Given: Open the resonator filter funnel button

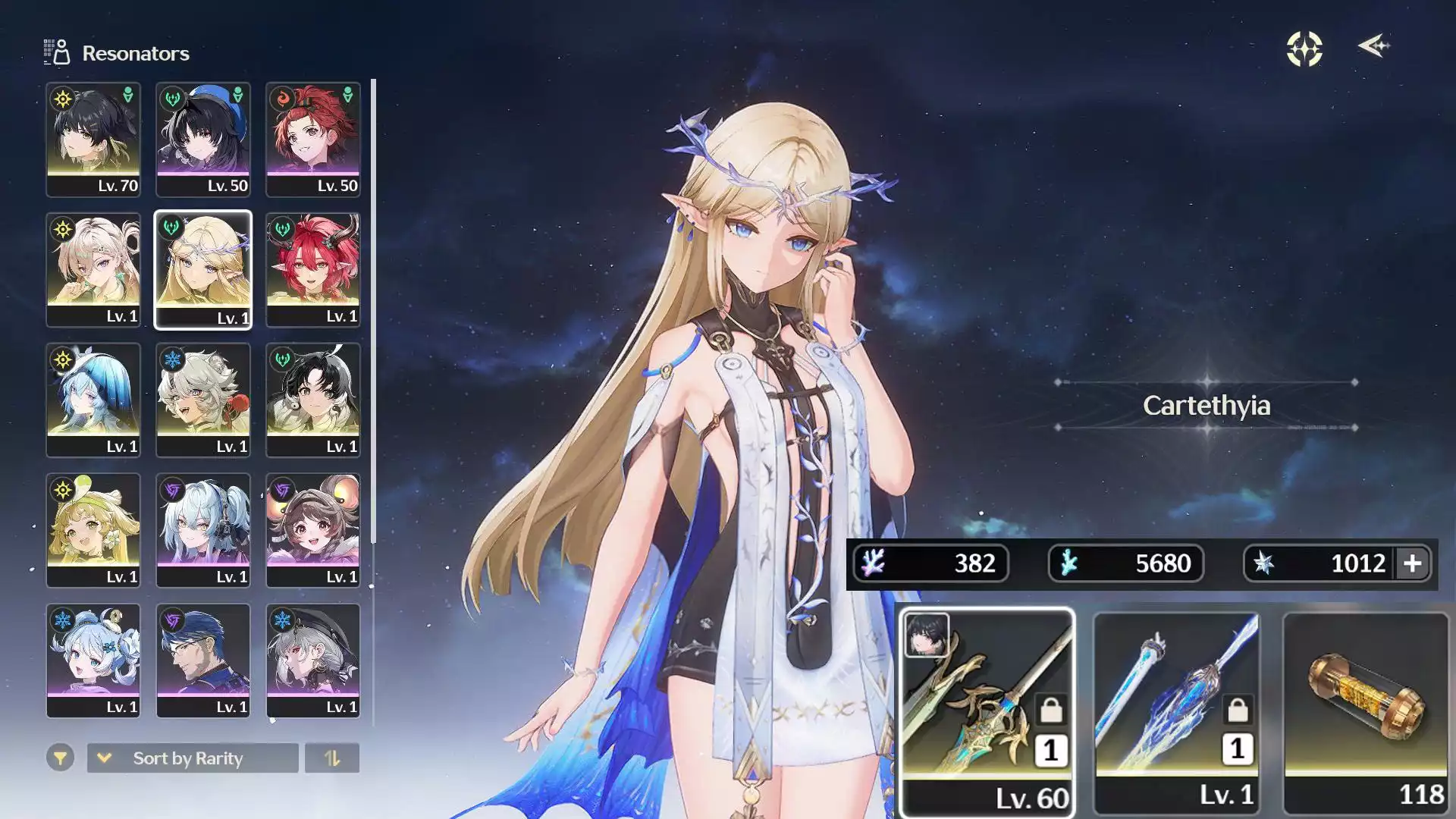Looking at the screenshot, I should (60, 758).
